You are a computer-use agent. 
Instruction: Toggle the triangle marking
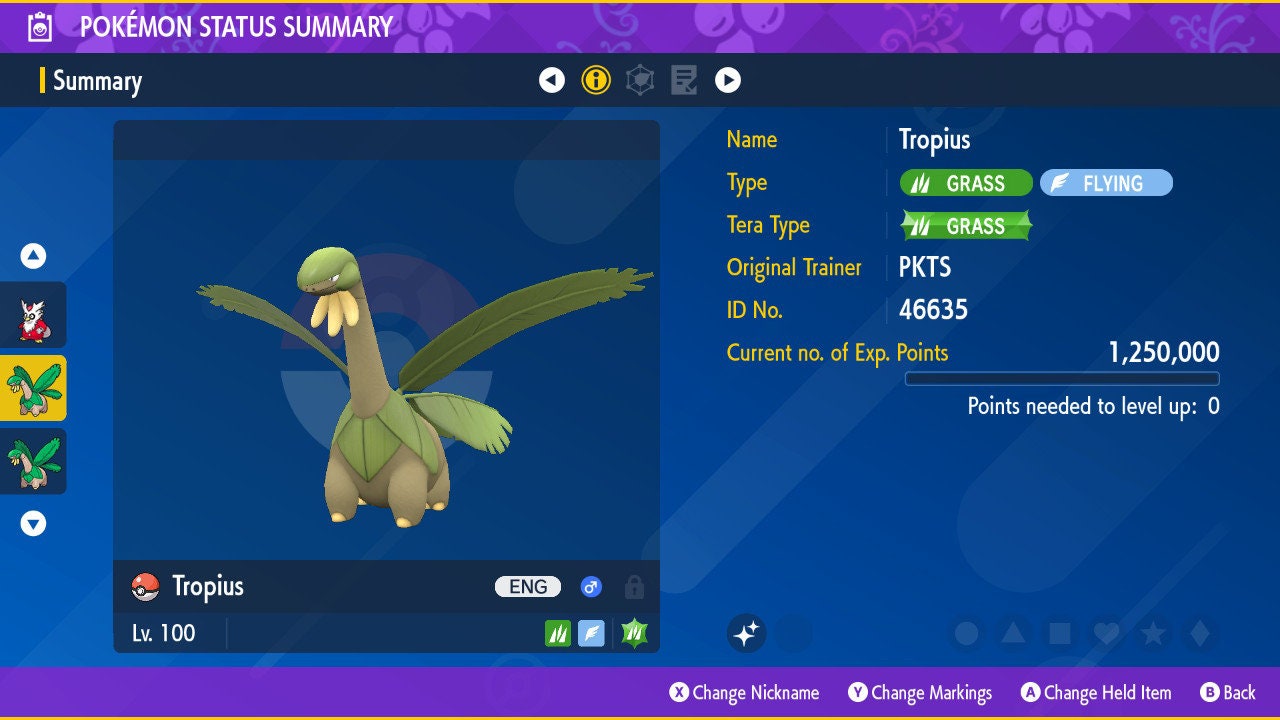1013,633
